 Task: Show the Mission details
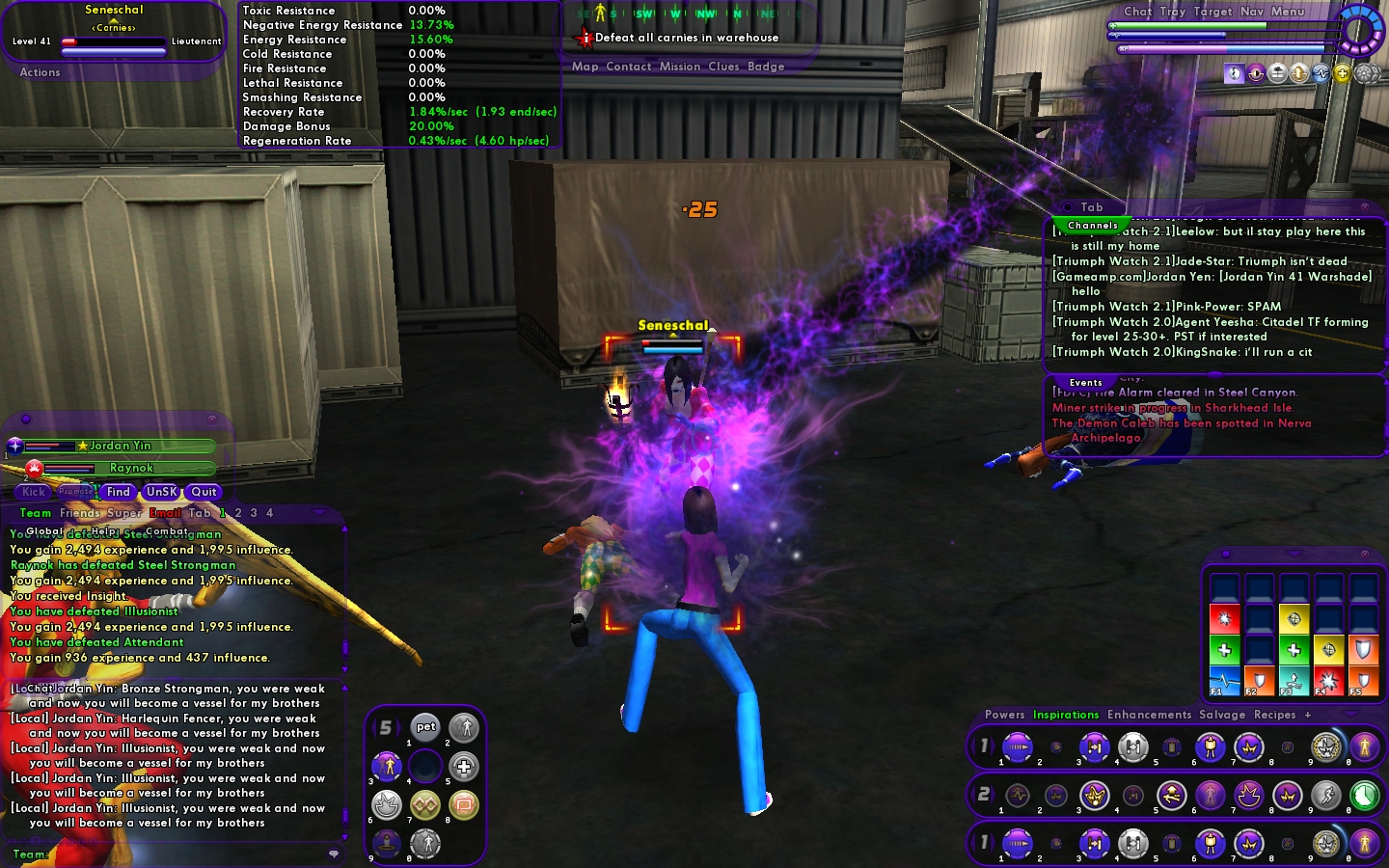680,67
